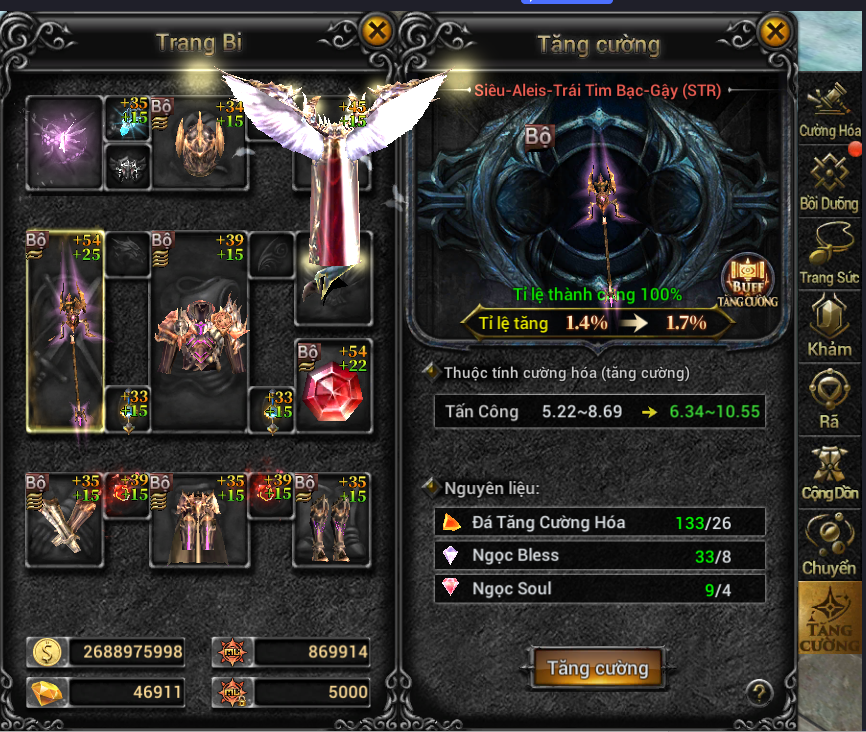Screen dimensions: 866x732
Task: Open the Buff Tăng Cường icon
Action: [x=747, y=281]
